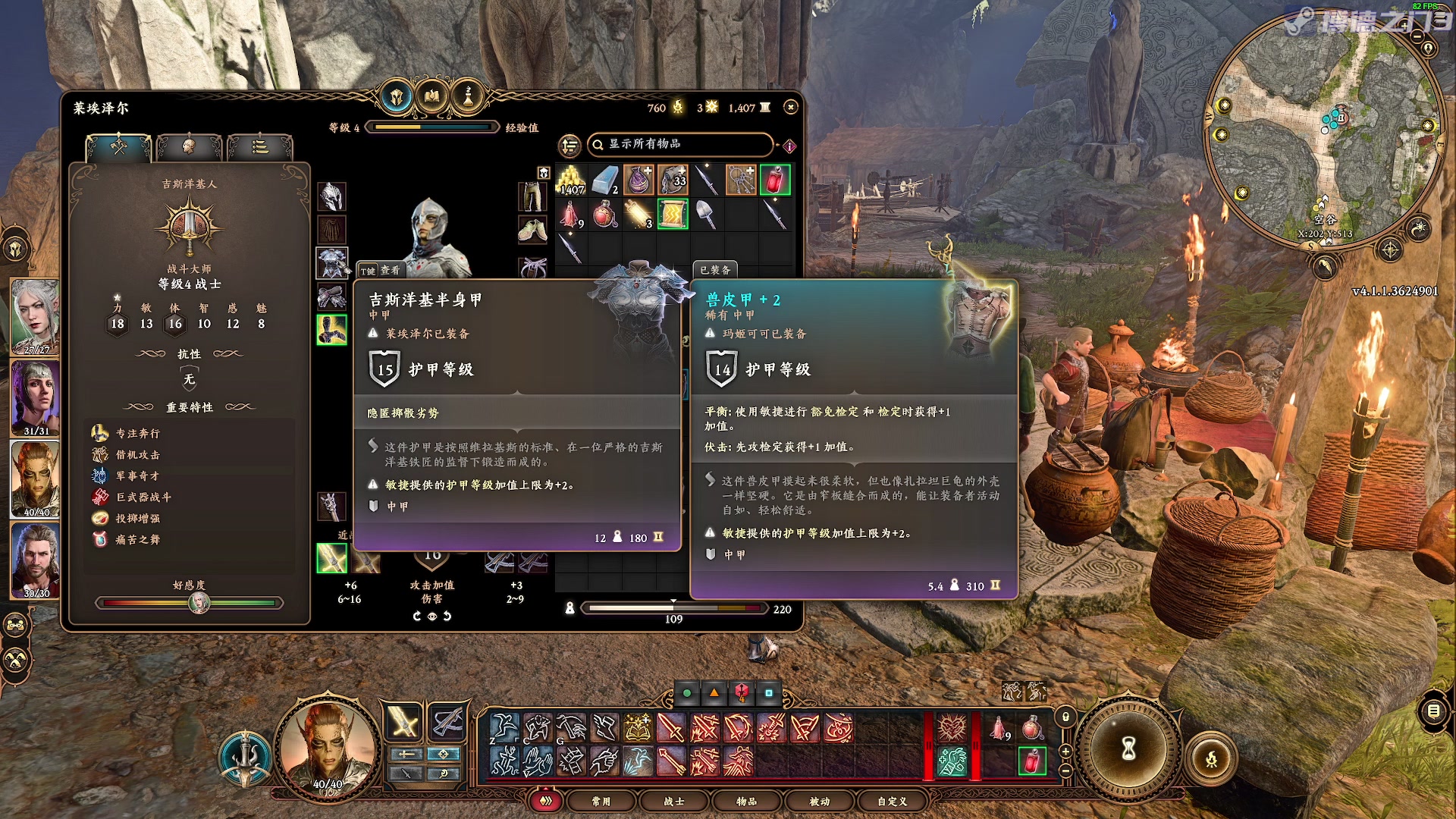Select the equipped chest armor slot
The width and height of the screenshot is (1456, 819).
point(332,263)
